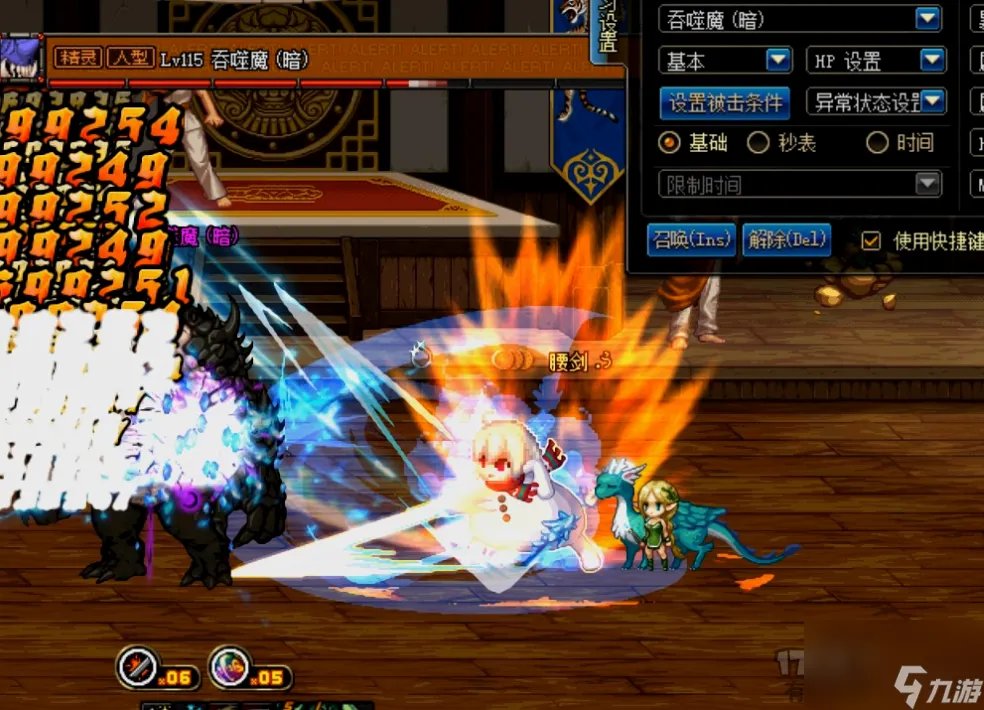Screen dimensions: 984x710
Task: Summon the monster with 召唤(Ins)
Action: point(691,240)
